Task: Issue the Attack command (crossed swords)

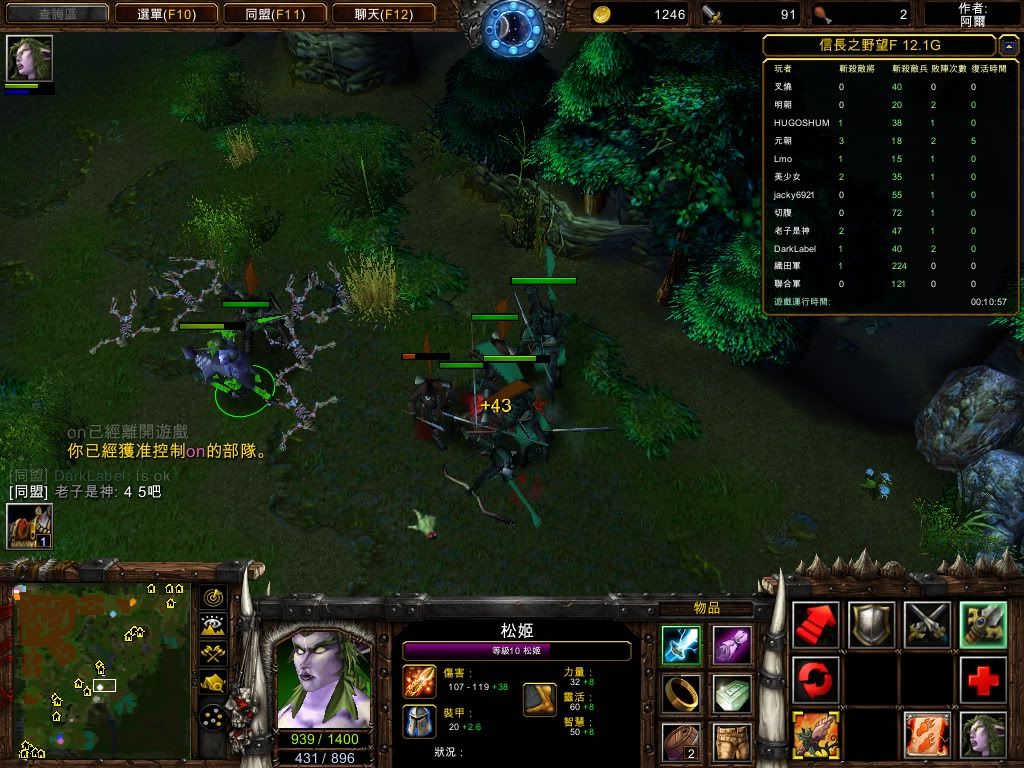Action: (x=928, y=625)
